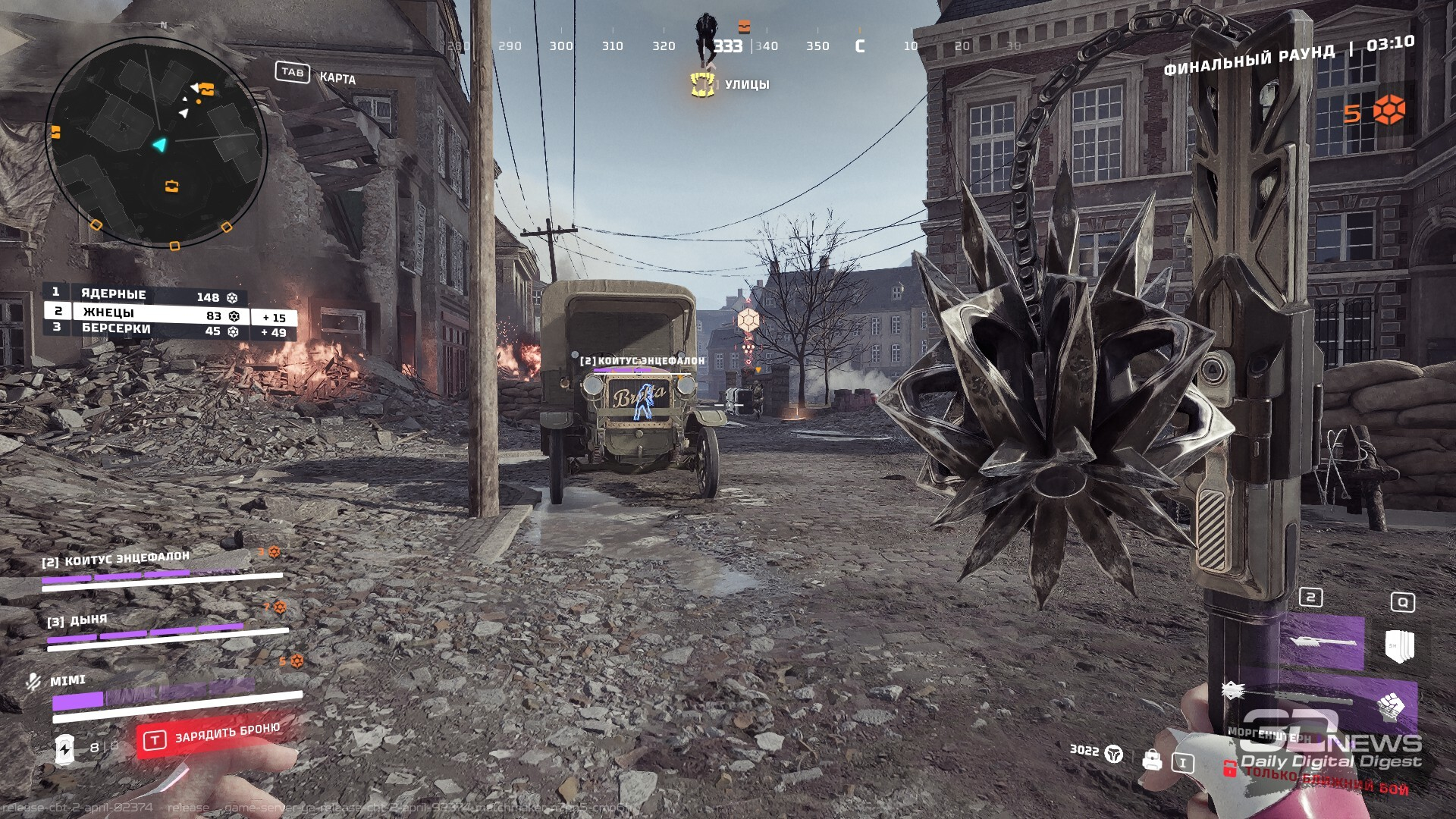Toggle the muted microphone icon beside MIMI
This screenshot has height=819, width=1456.
pos(33,682)
